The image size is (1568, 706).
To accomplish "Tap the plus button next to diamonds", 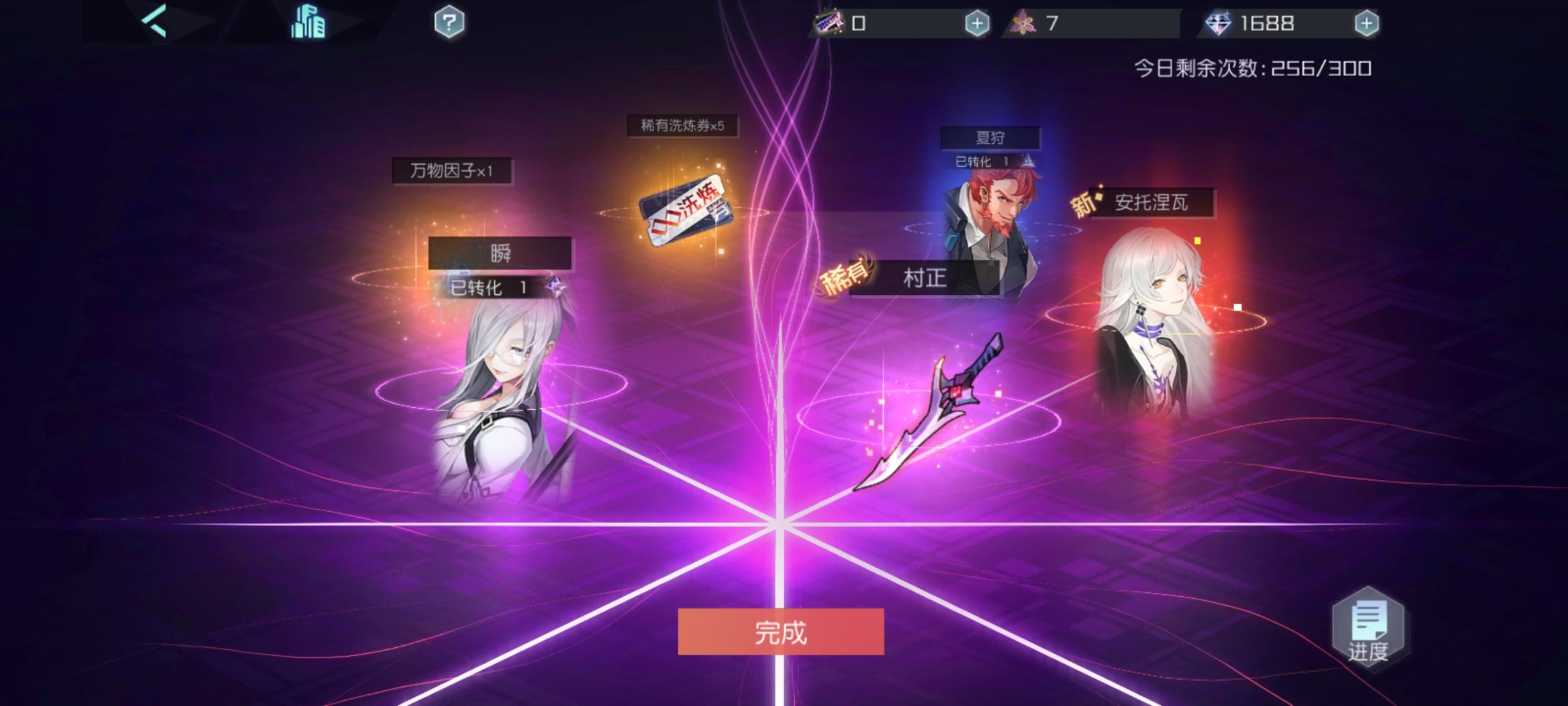I will point(1368,23).
